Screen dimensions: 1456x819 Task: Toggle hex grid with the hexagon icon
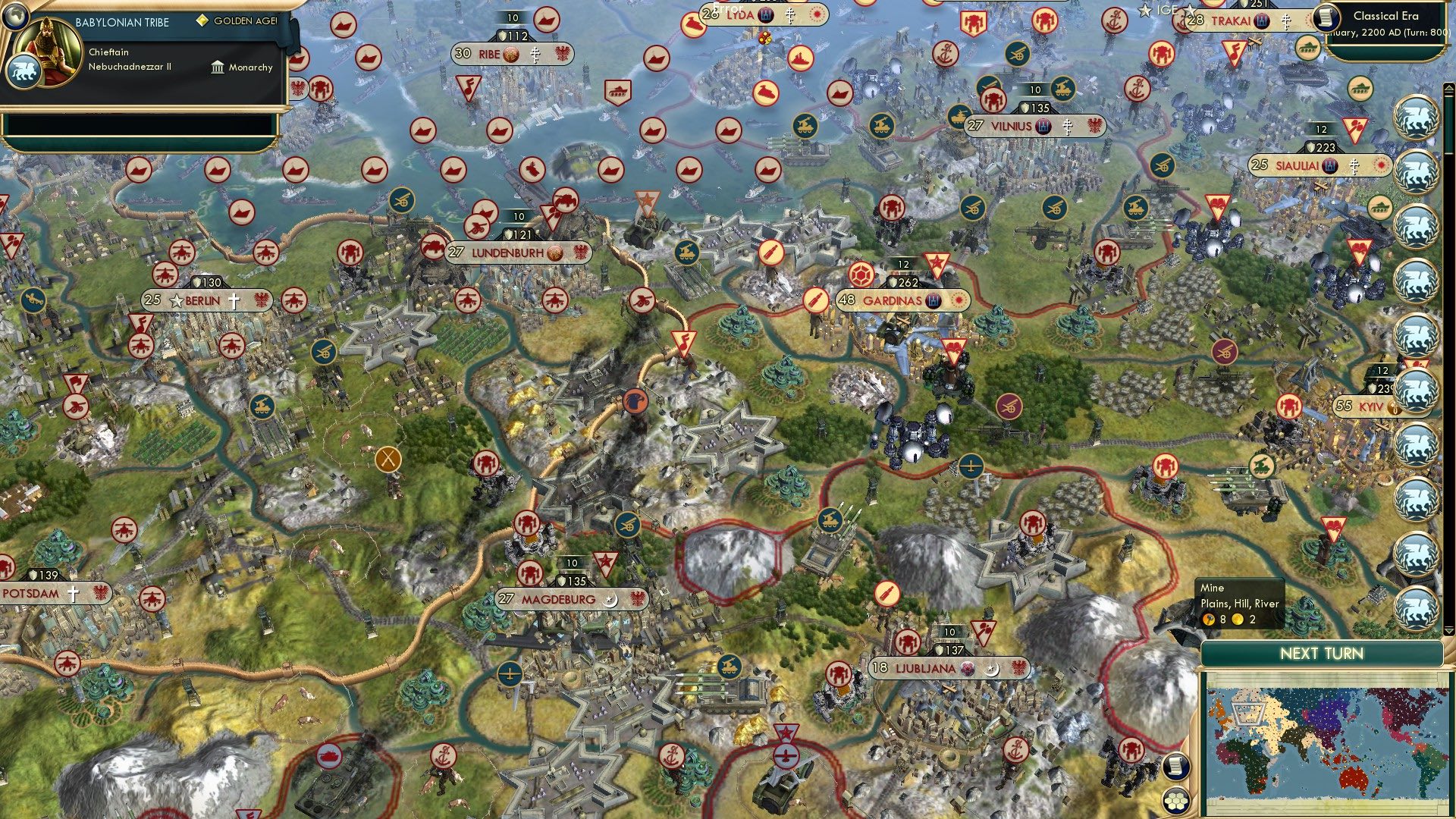[x=1176, y=800]
